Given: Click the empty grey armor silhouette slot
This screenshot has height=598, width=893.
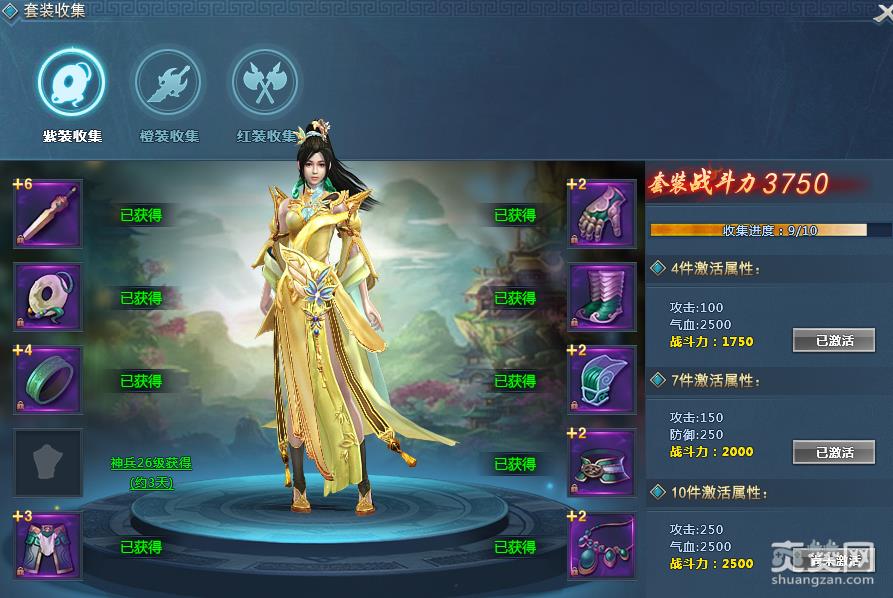Looking at the screenshot, I should tap(48, 463).
